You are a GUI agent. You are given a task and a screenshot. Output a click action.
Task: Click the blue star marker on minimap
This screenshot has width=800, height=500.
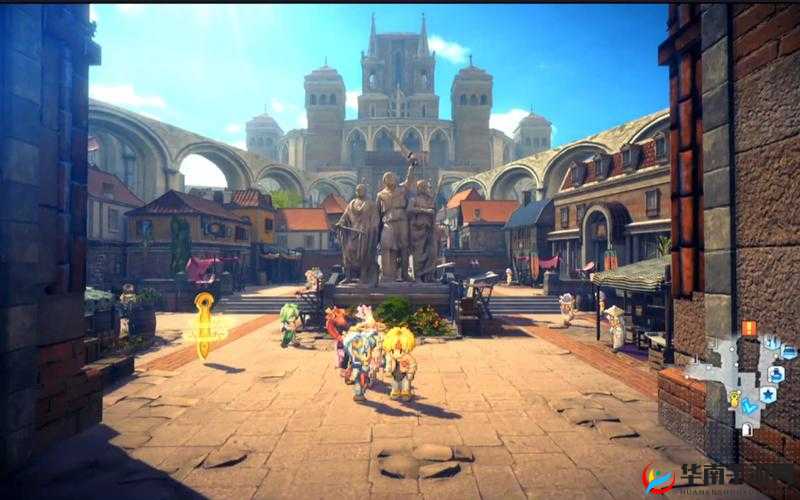(x=768, y=395)
